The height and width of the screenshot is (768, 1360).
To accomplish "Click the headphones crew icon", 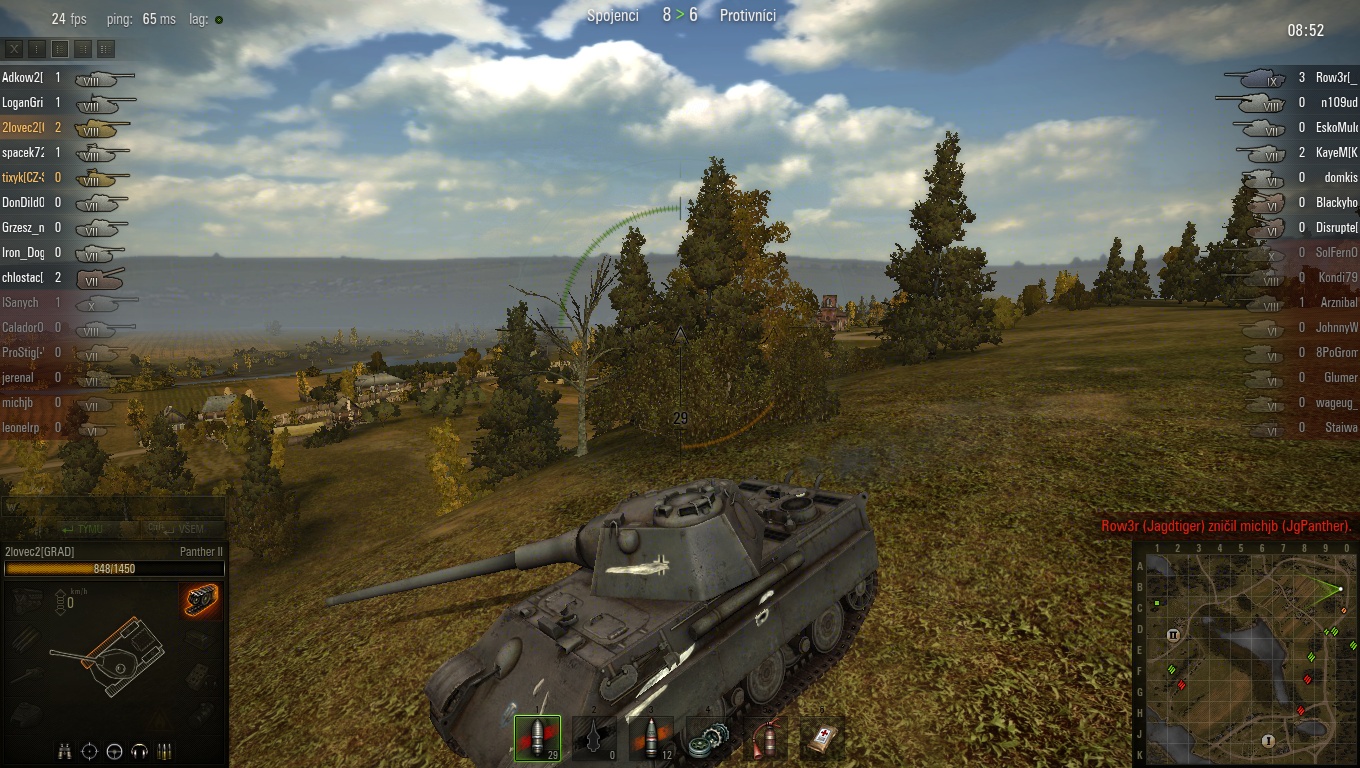I will point(140,751).
